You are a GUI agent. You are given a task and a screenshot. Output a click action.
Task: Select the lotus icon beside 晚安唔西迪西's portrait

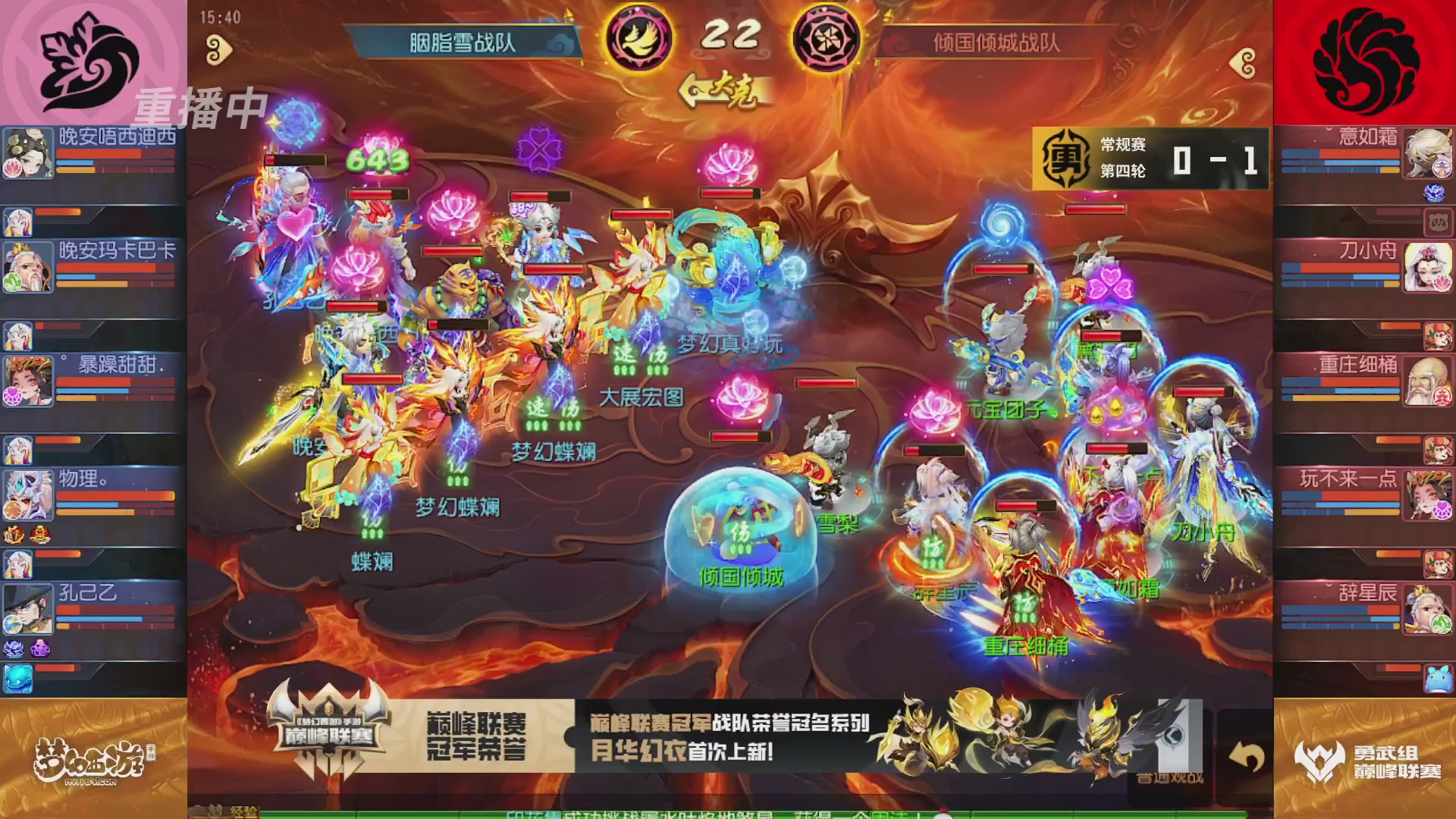pyautogui.click(x=14, y=167)
